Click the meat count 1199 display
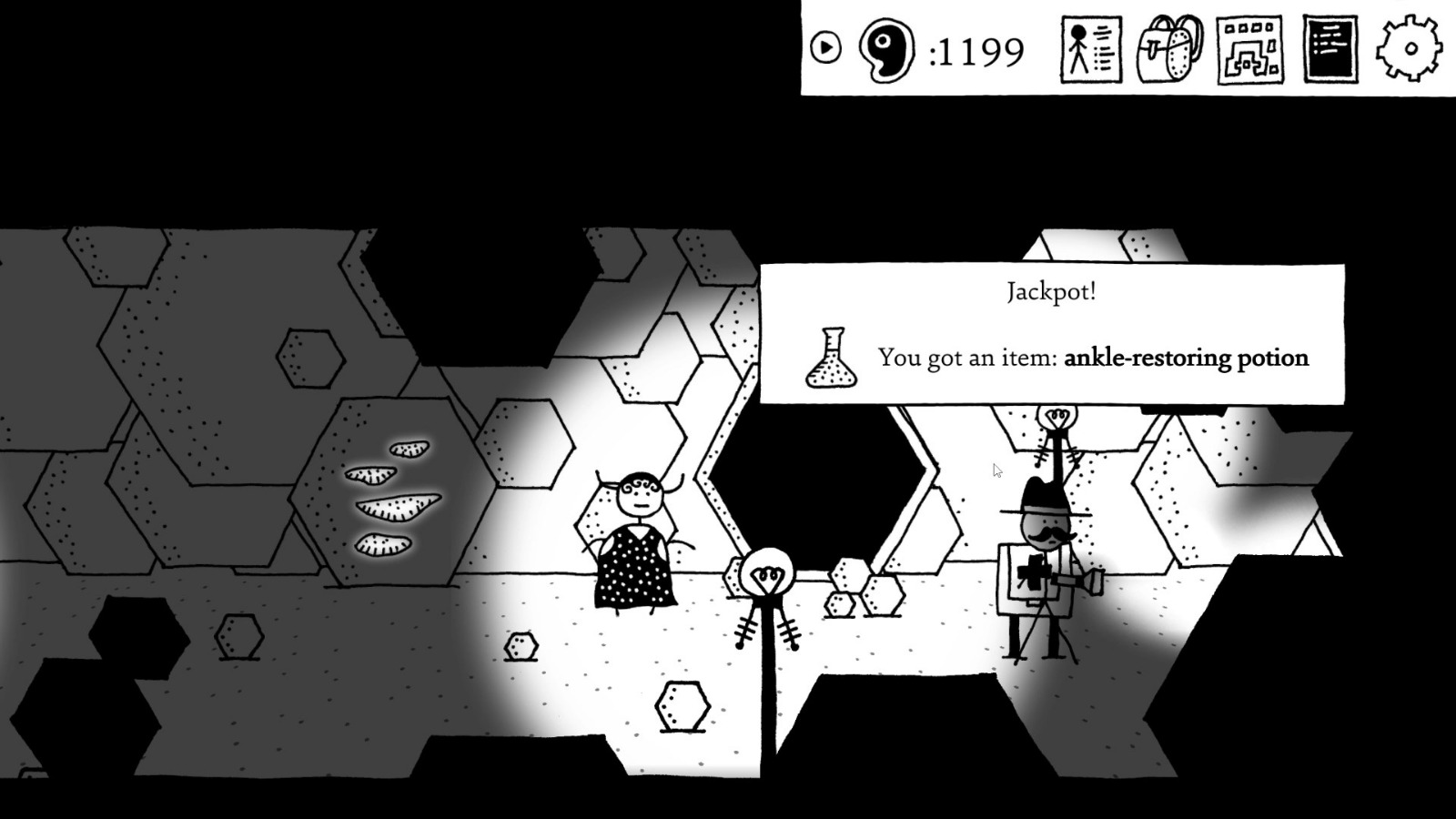The image size is (1456, 819). pos(978,52)
